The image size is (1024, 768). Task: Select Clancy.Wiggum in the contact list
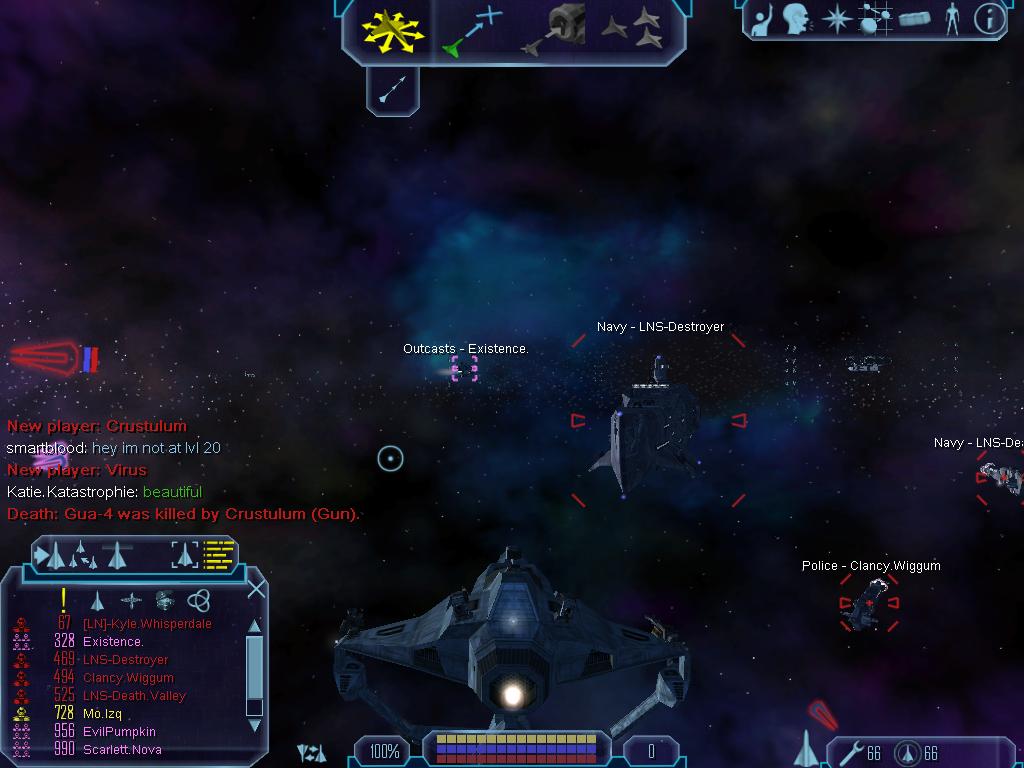click(x=128, y=678)
